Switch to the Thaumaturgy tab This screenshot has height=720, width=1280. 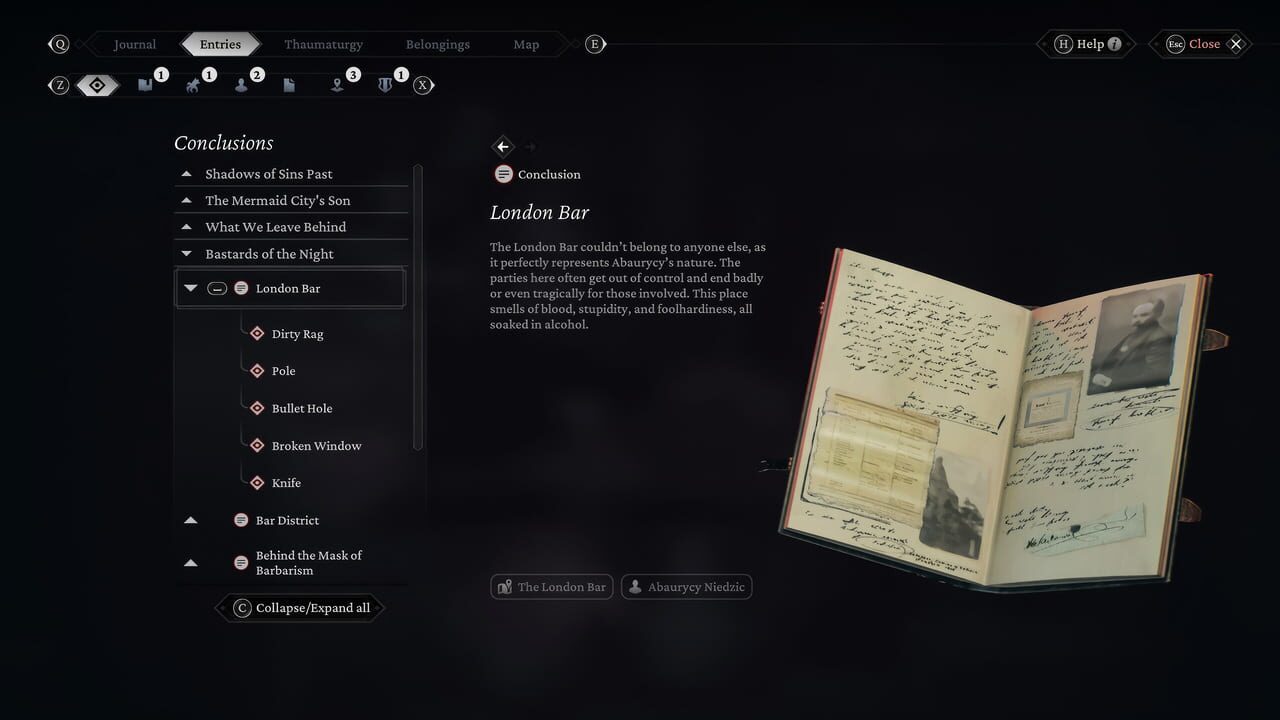point(323,44)
